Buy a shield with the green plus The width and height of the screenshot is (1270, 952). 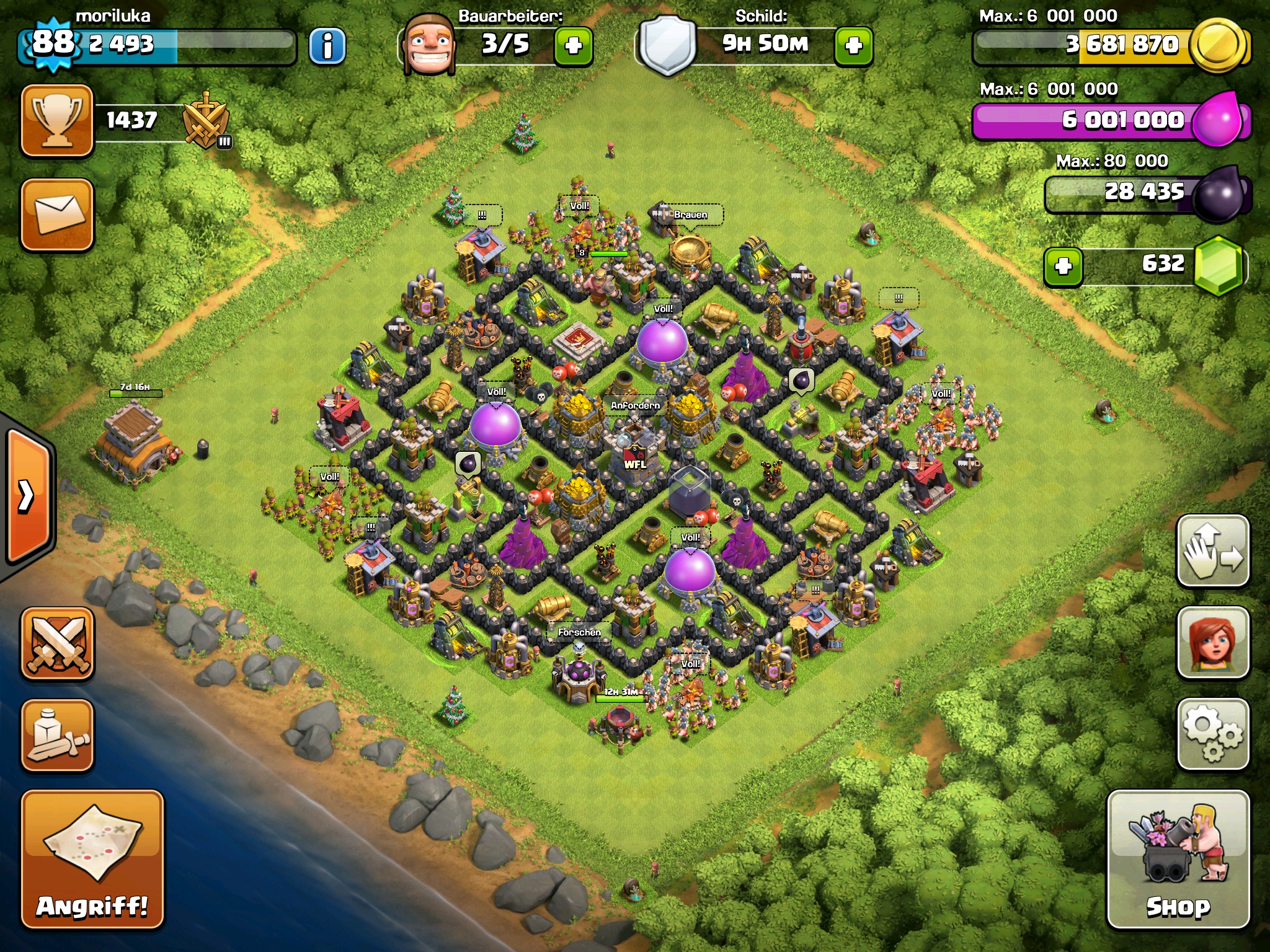coord(854,45)
